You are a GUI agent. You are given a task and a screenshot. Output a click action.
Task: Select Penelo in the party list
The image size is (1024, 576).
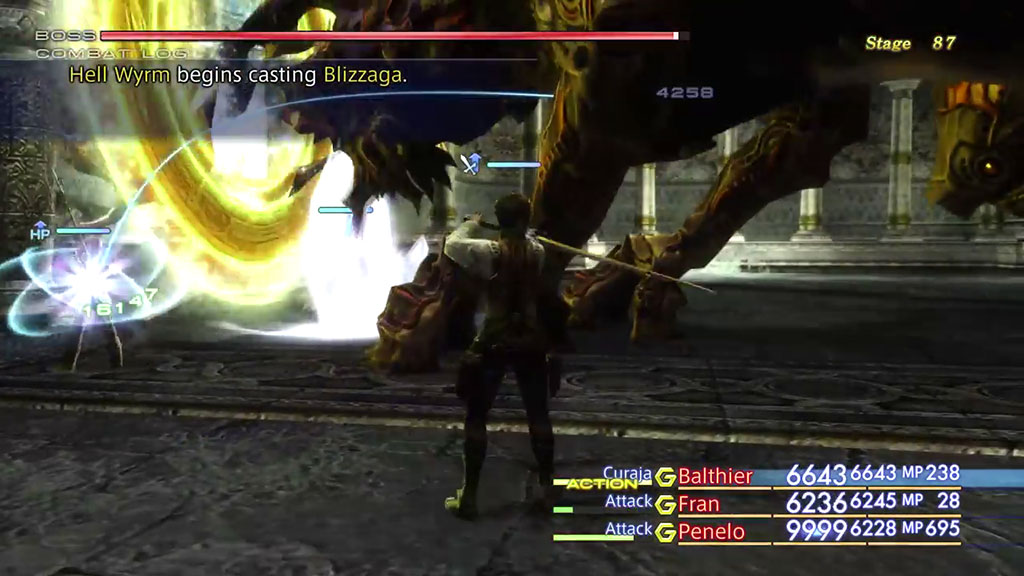coord(711,531)
